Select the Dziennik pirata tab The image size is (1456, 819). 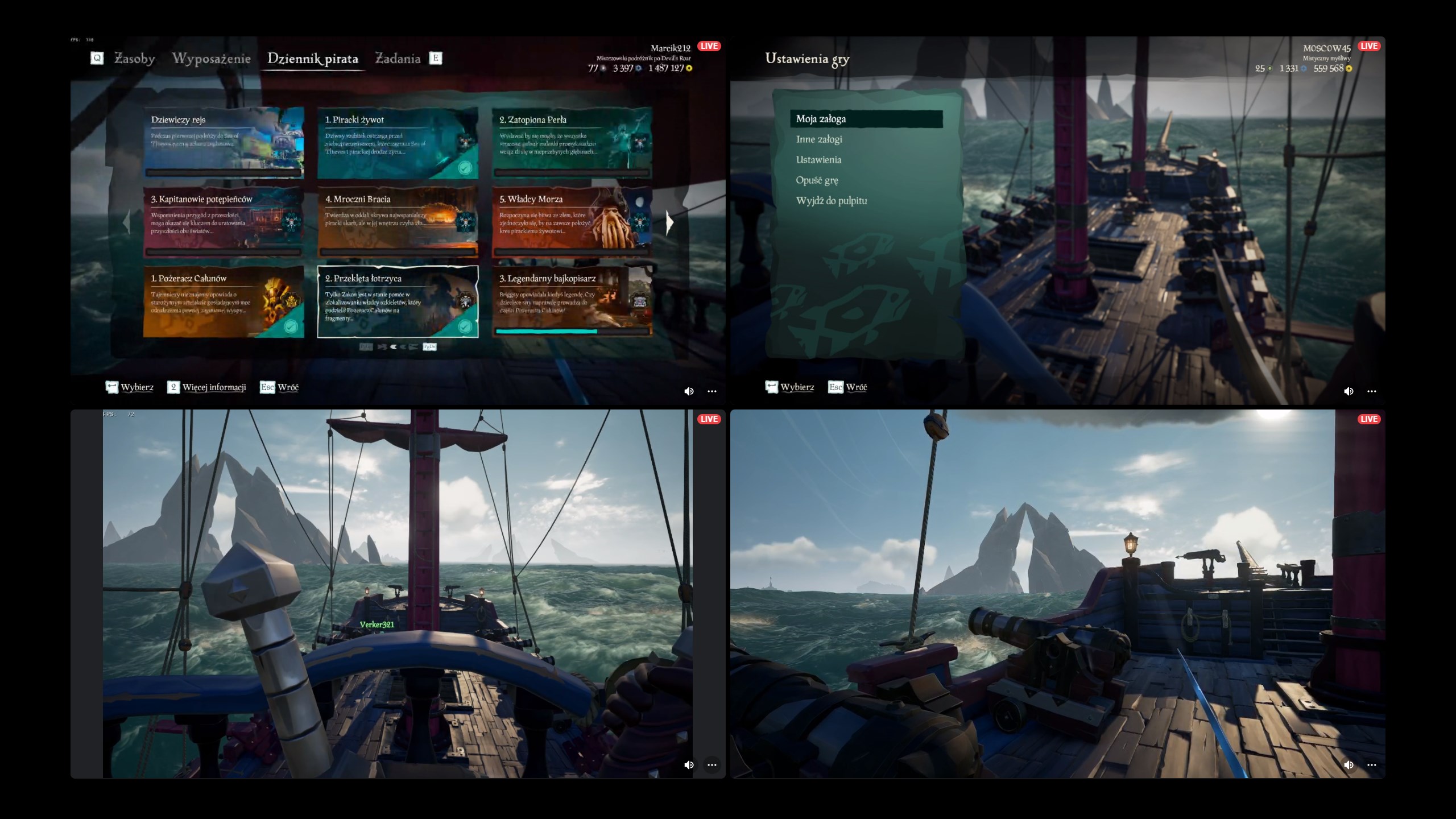[312, 59]
